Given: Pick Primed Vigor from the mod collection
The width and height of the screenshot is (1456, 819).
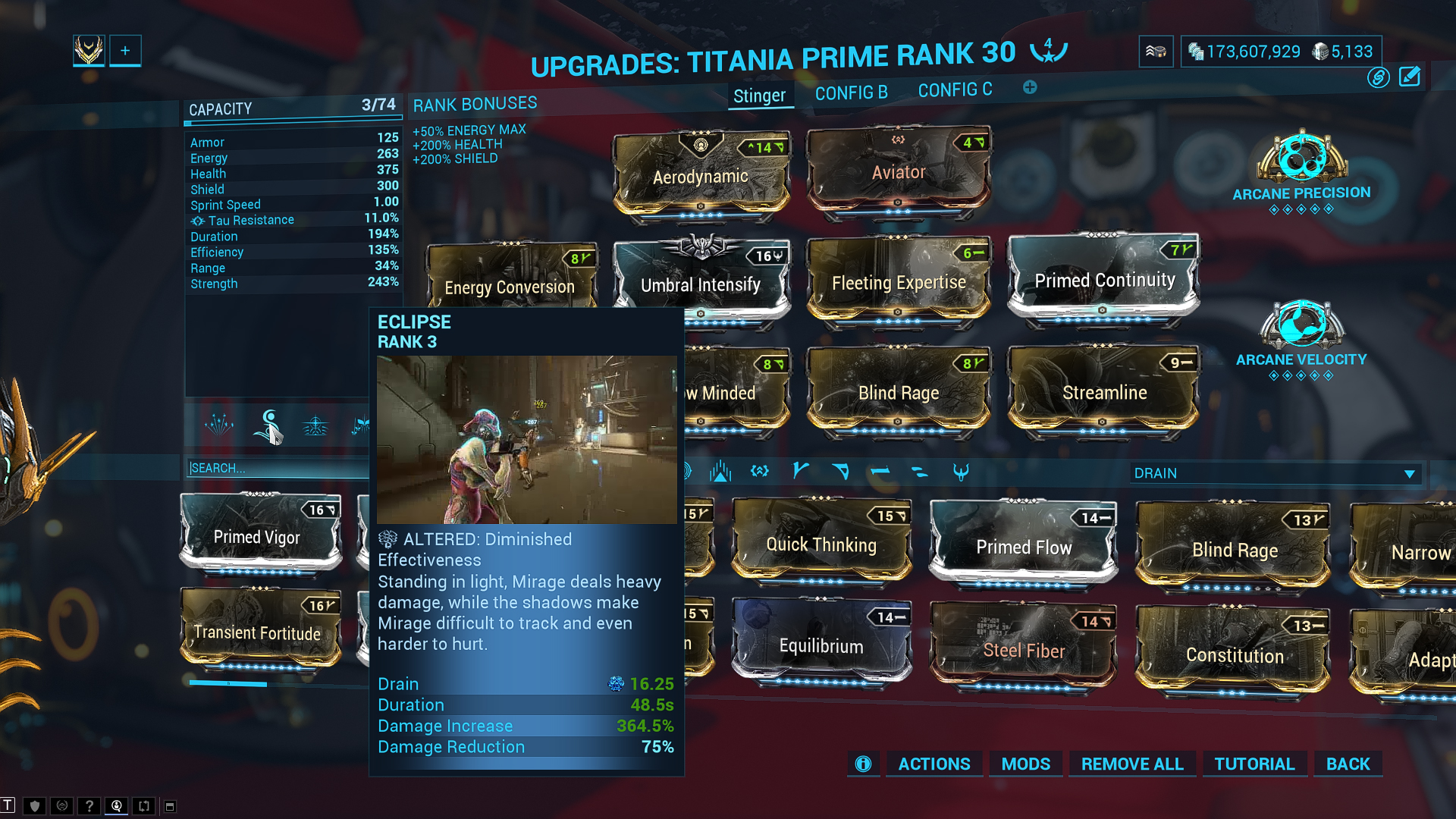Looking at the screenshot, I should click(x=258, y=536).
